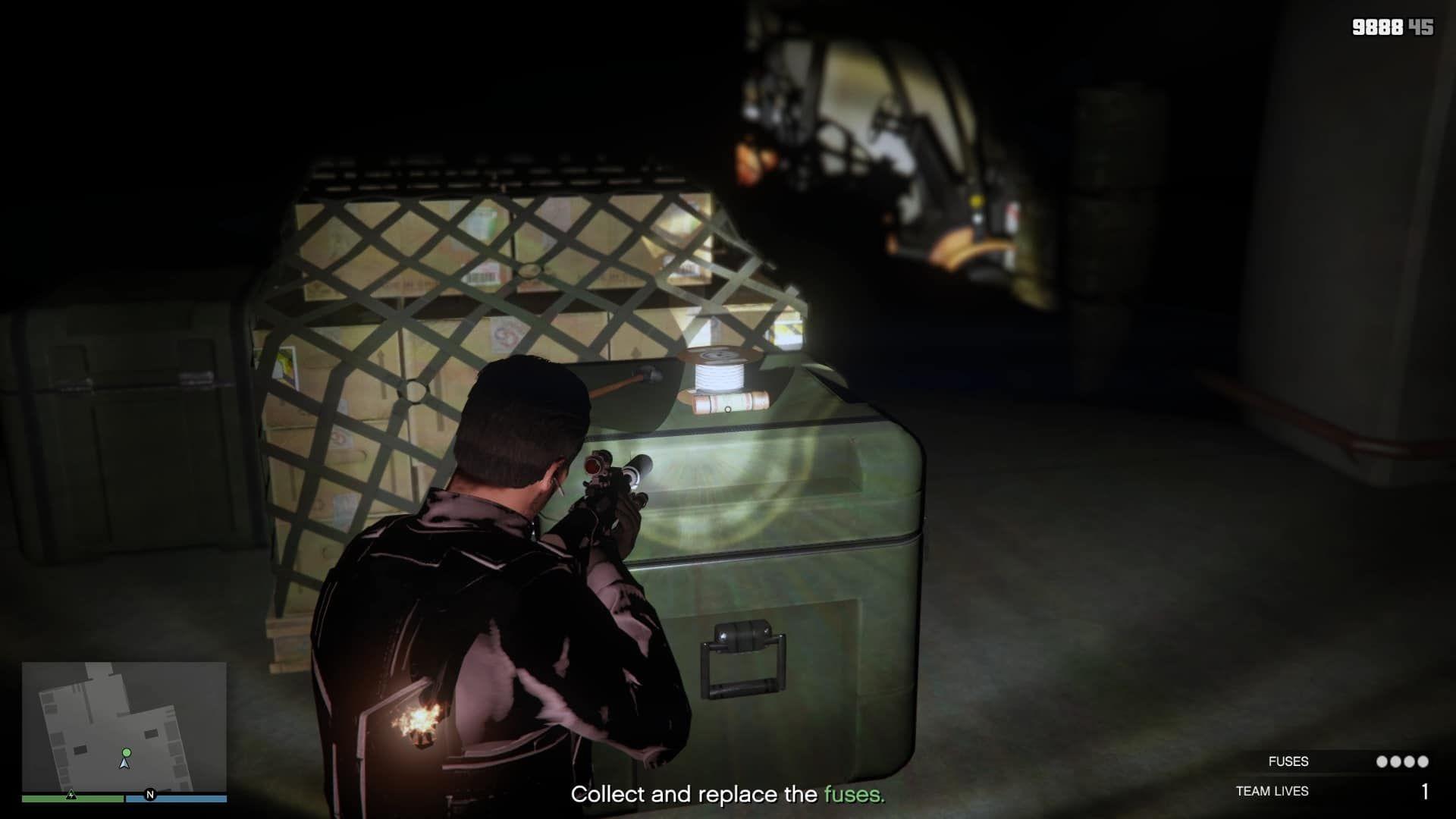Click the FUSES counter label

click(x=1288, y=761)
